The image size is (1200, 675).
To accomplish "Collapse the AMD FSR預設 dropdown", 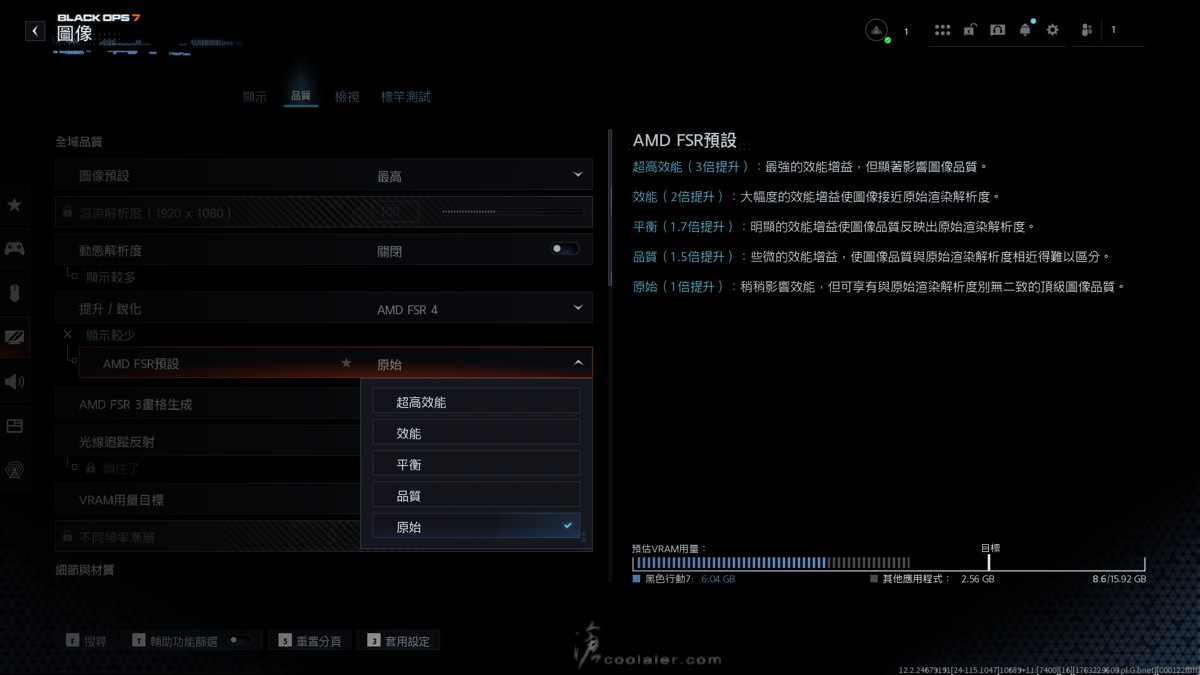I will 577,363.
